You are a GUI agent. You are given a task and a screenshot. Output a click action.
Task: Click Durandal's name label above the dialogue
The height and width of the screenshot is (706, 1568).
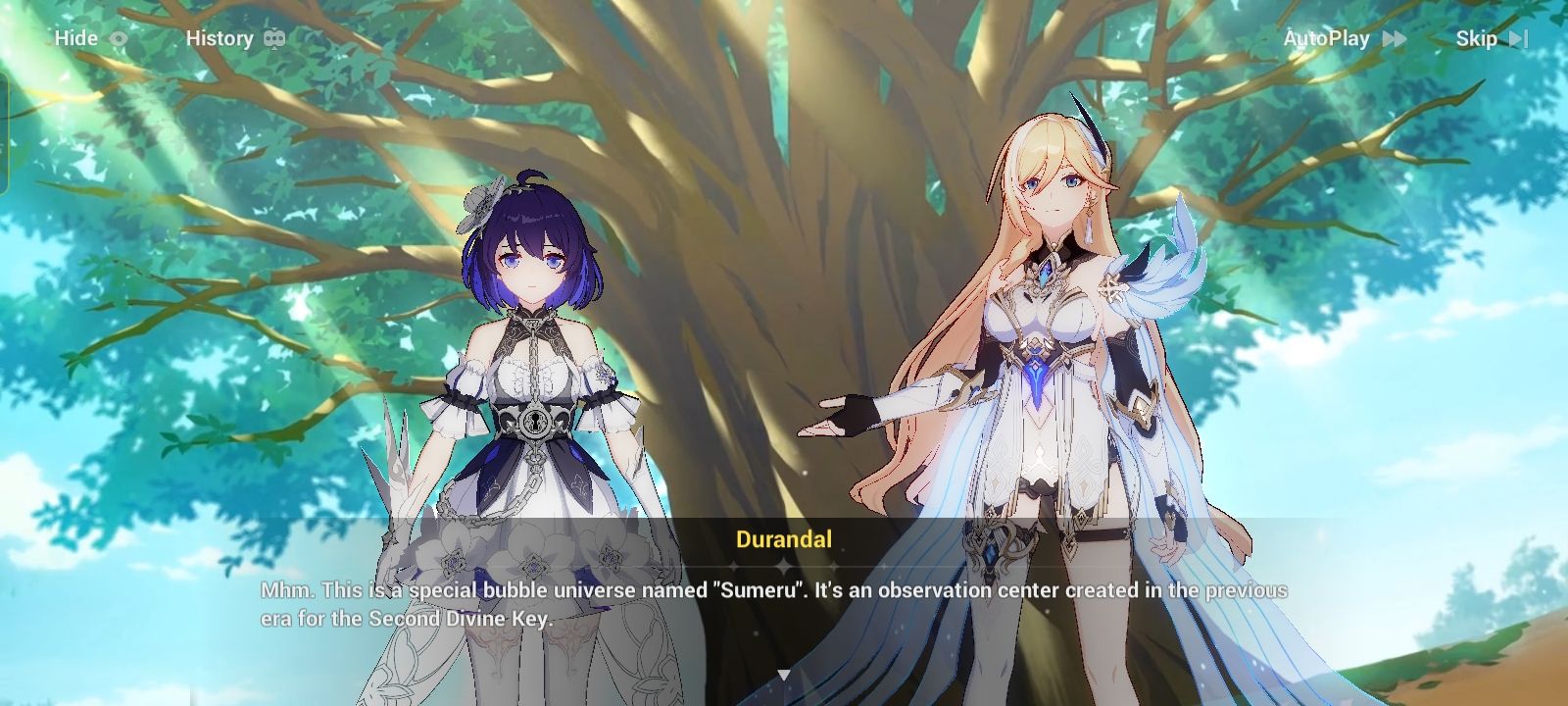pyautogui.click(x=783, y=539)
